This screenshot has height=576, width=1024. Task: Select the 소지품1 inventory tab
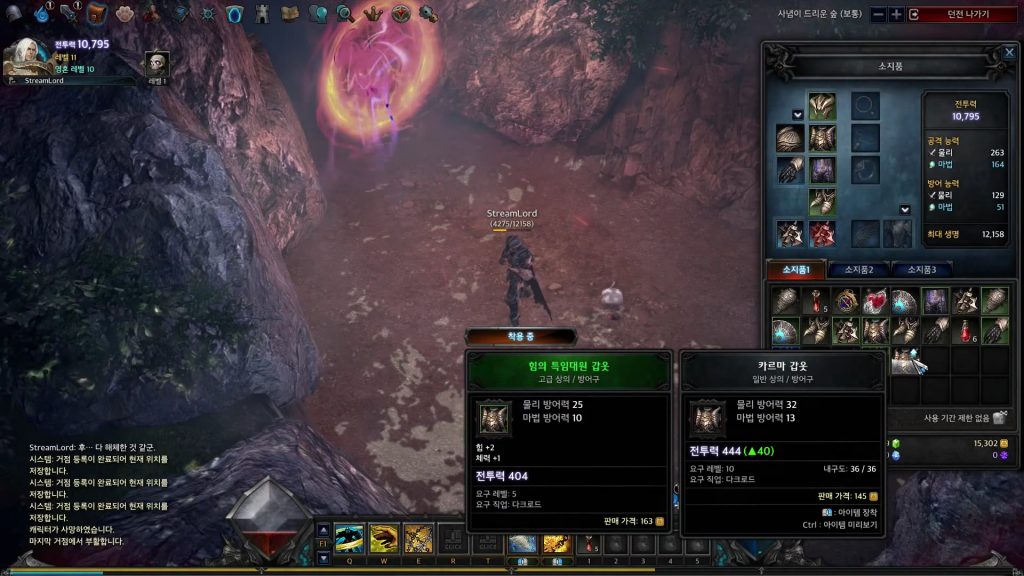(796, 270)
